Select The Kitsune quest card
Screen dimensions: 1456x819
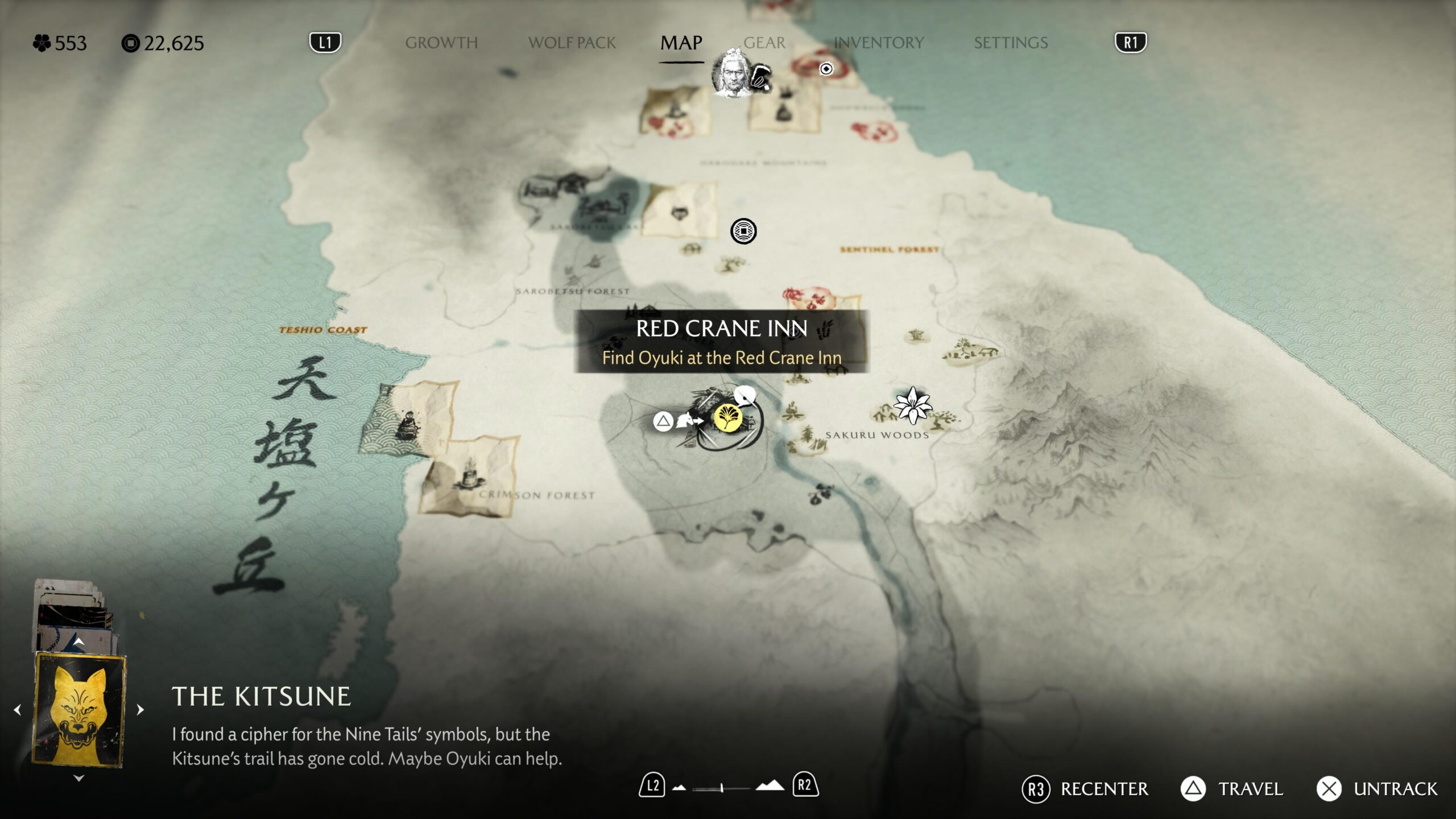(x=79, y=710)
